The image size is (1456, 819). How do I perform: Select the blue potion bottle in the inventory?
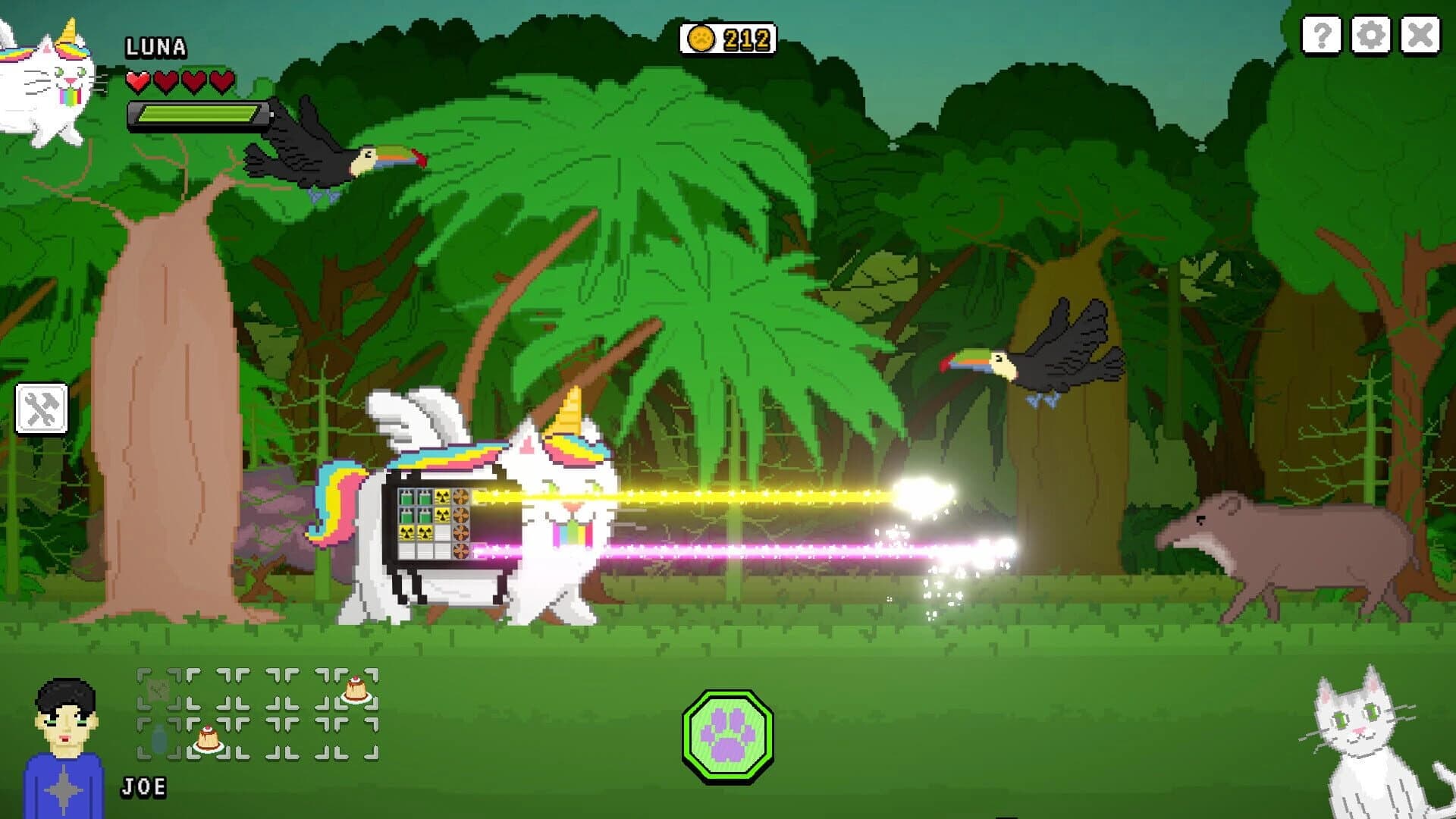pos(157,738)
